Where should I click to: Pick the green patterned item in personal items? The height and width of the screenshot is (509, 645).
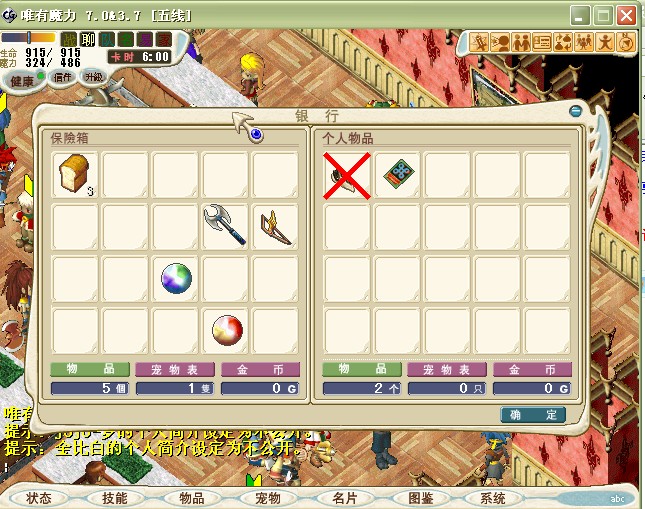(398, 175)
